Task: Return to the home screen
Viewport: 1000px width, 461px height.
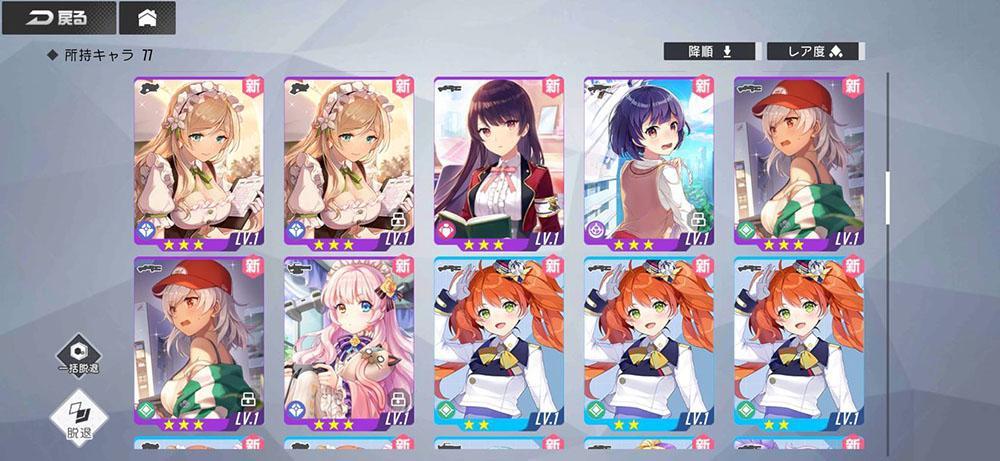Action: tap(146, 18)
